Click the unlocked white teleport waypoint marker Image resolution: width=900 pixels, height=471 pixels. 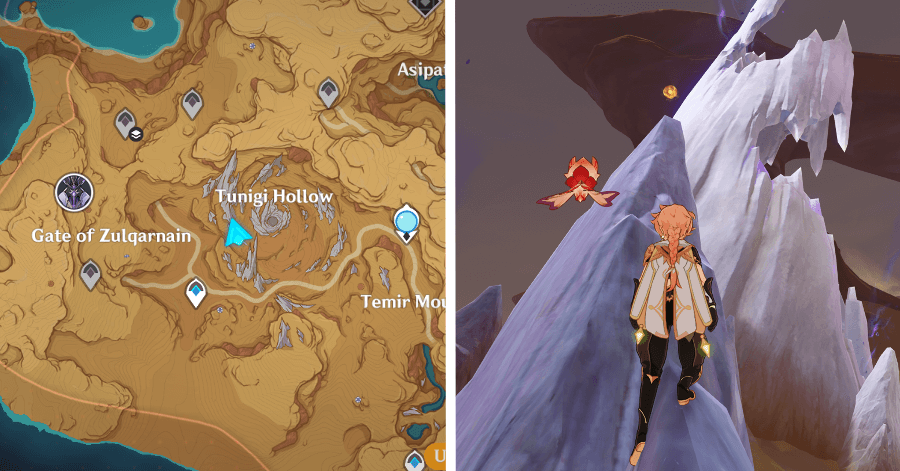pyautogui.click(x=197, y=293)
